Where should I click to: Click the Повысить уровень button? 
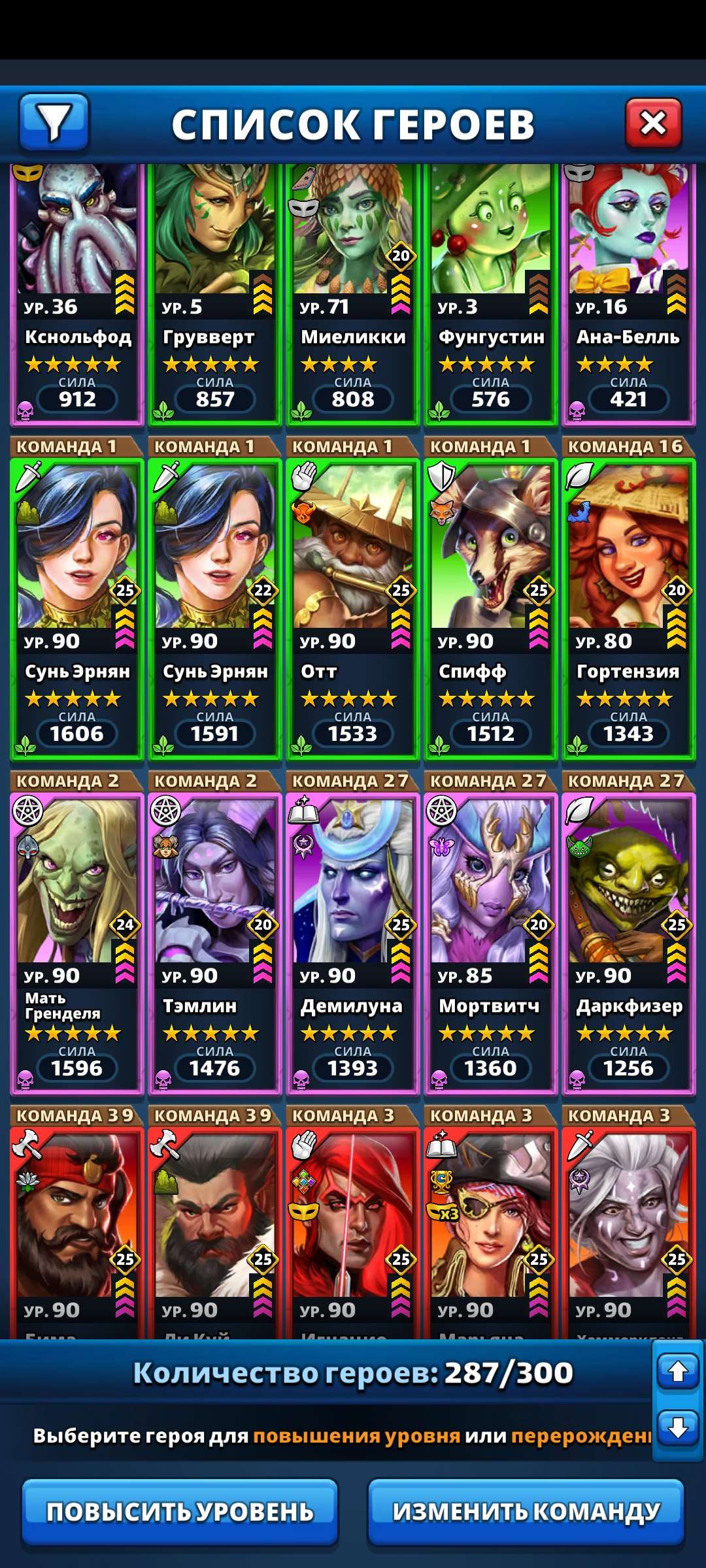tap(180, 1512)
